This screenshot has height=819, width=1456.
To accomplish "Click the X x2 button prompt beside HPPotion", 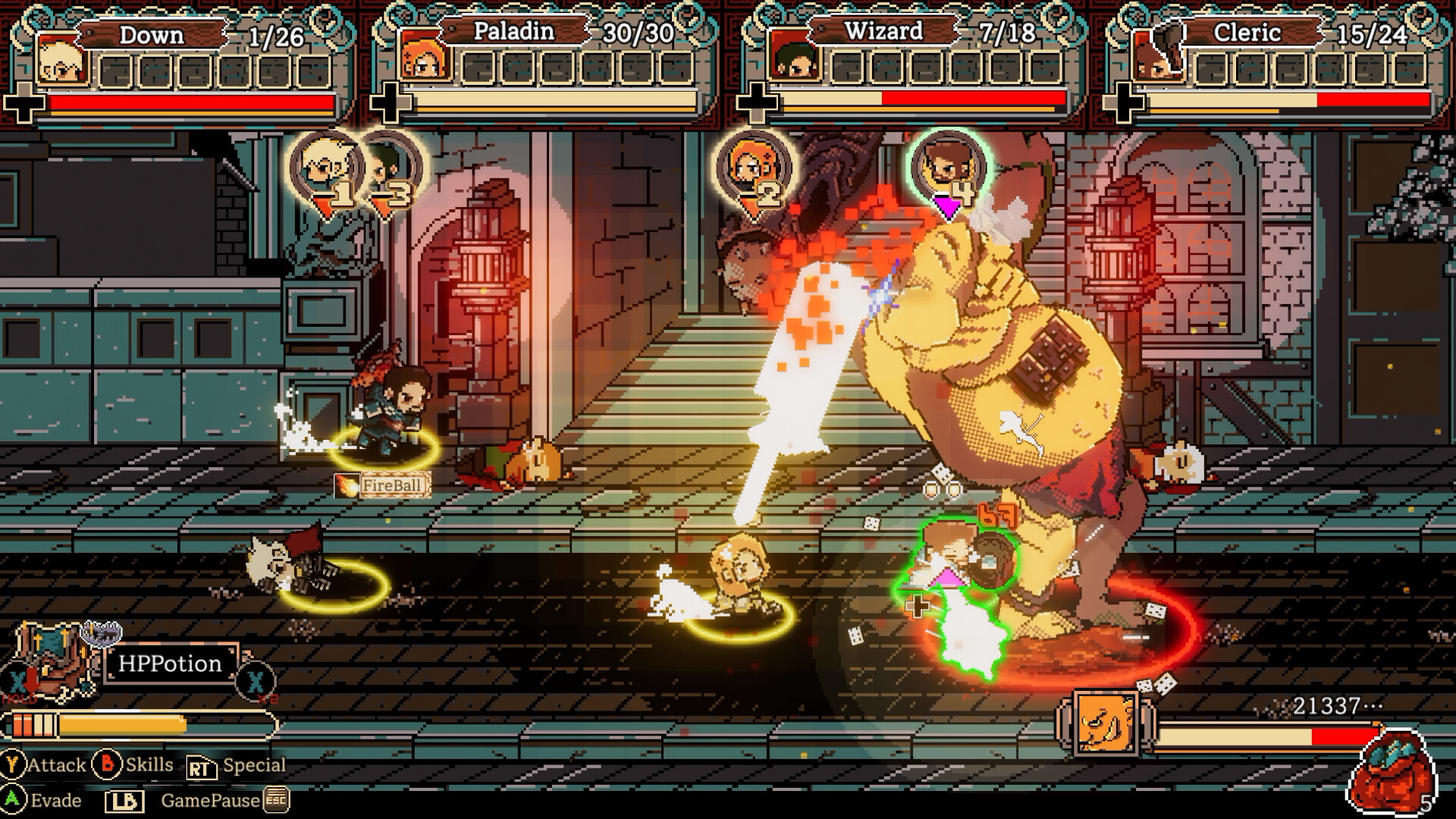I will [x=254, y=681].
